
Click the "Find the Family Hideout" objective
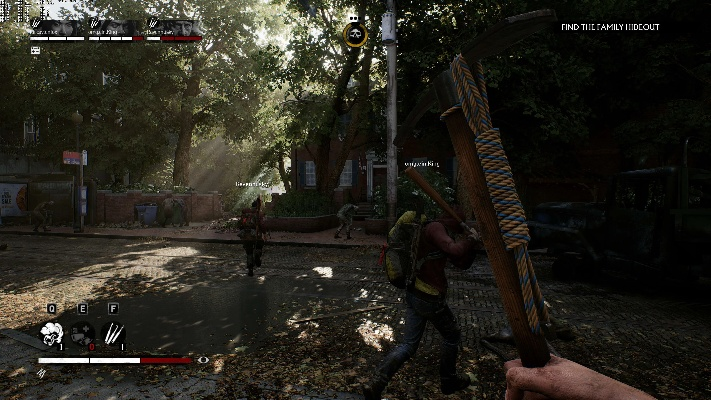[610, 27]
